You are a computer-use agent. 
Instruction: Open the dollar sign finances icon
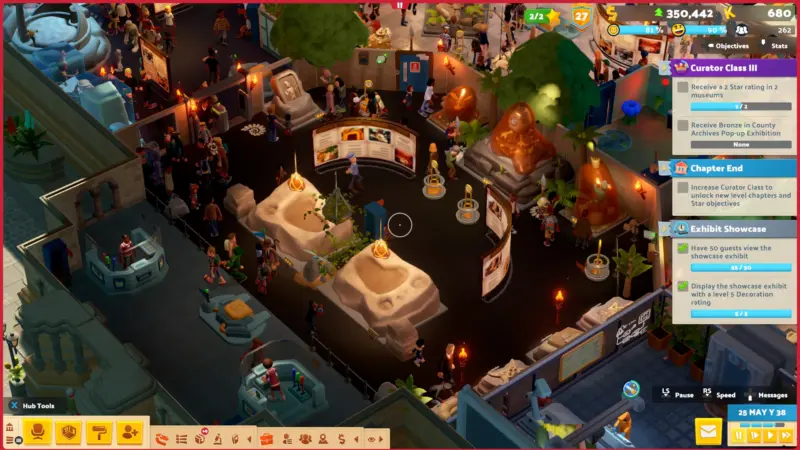click(341, 438)
